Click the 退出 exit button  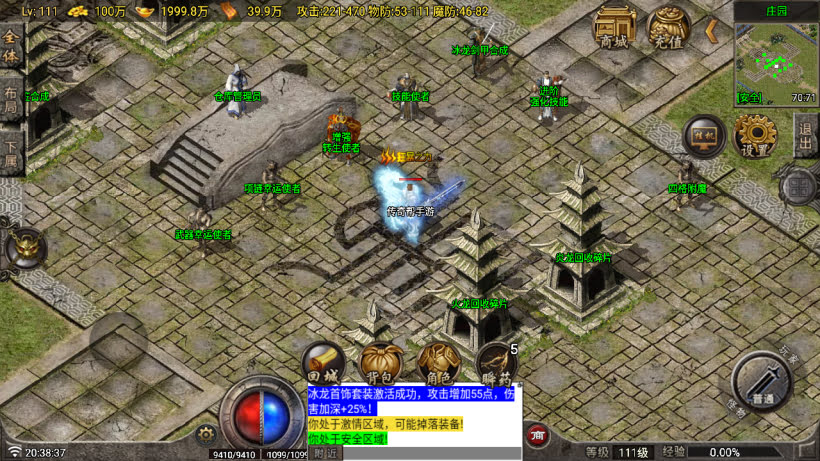[807, 133]
